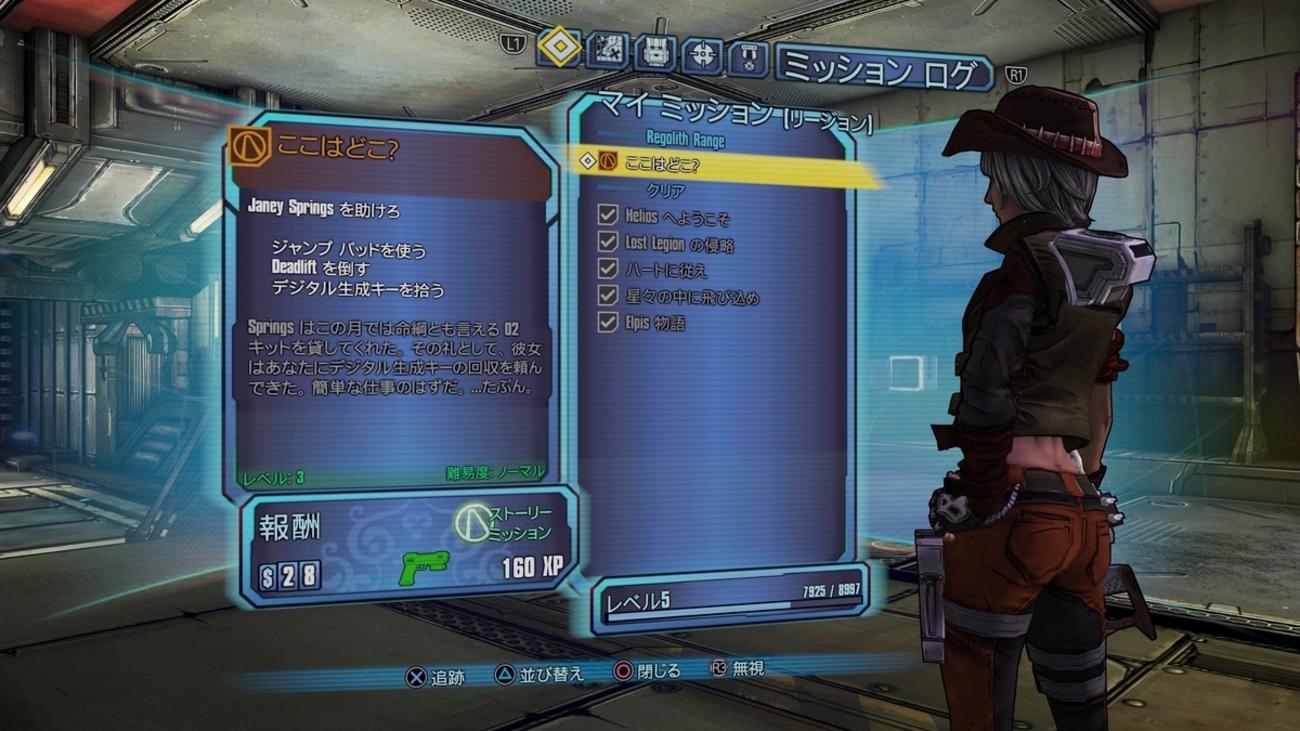Switch to the backpack inventory tab
The image size is (1300, 731).
[654, 52]
